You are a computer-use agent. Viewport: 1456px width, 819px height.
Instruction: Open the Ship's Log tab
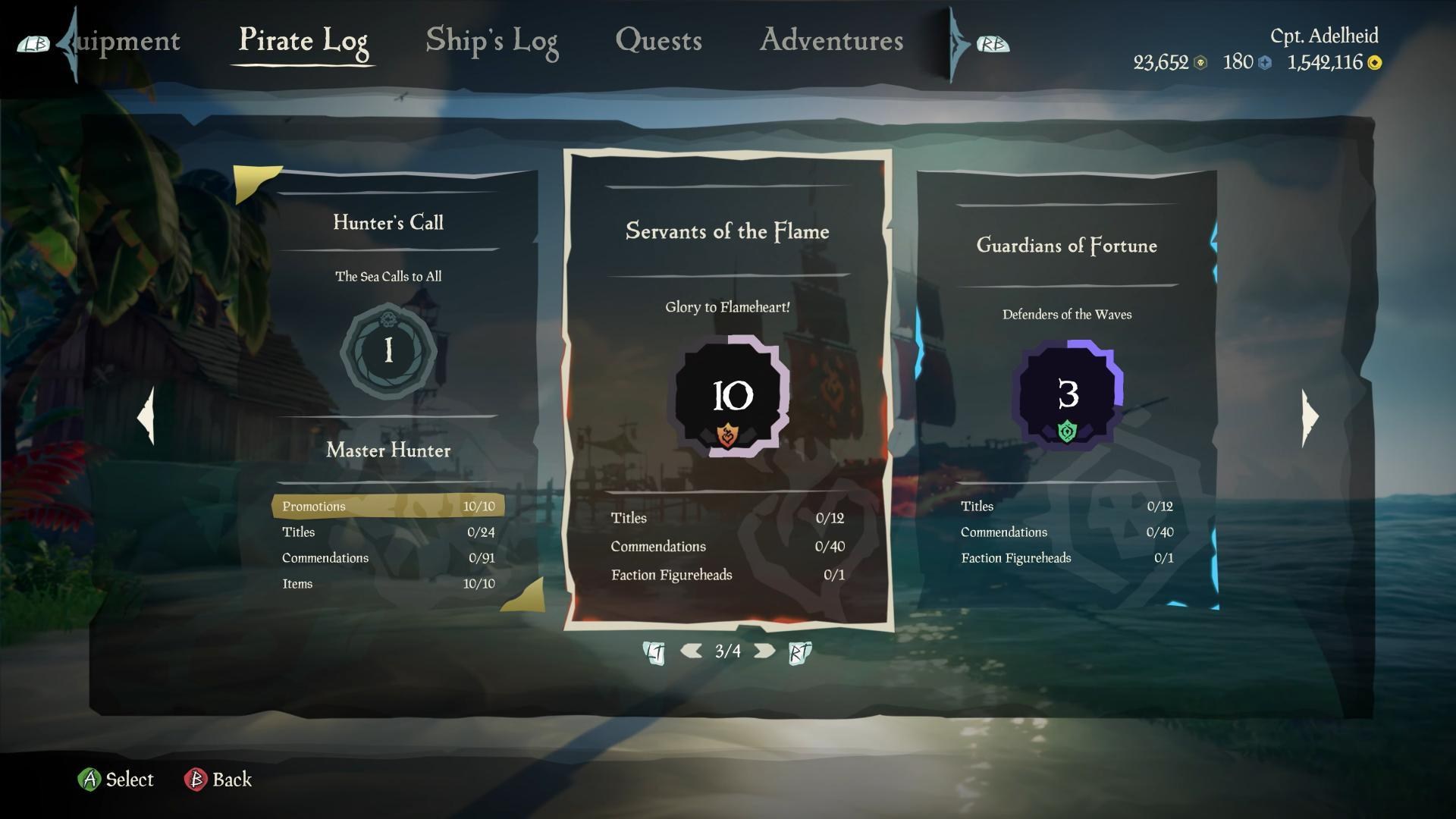pyautogui.click(x=491, y=41)
